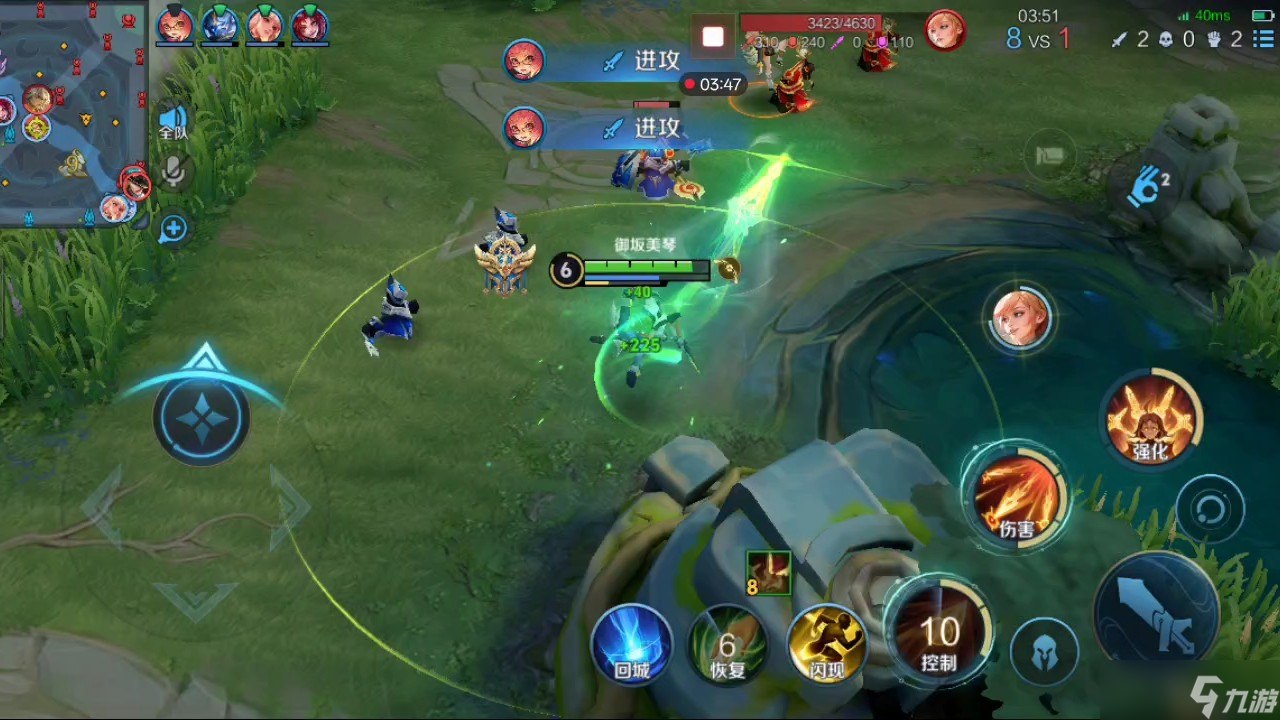Select the first teammate portrait next to the minimap
The image size is (1280, 720).
coord(175,24)
